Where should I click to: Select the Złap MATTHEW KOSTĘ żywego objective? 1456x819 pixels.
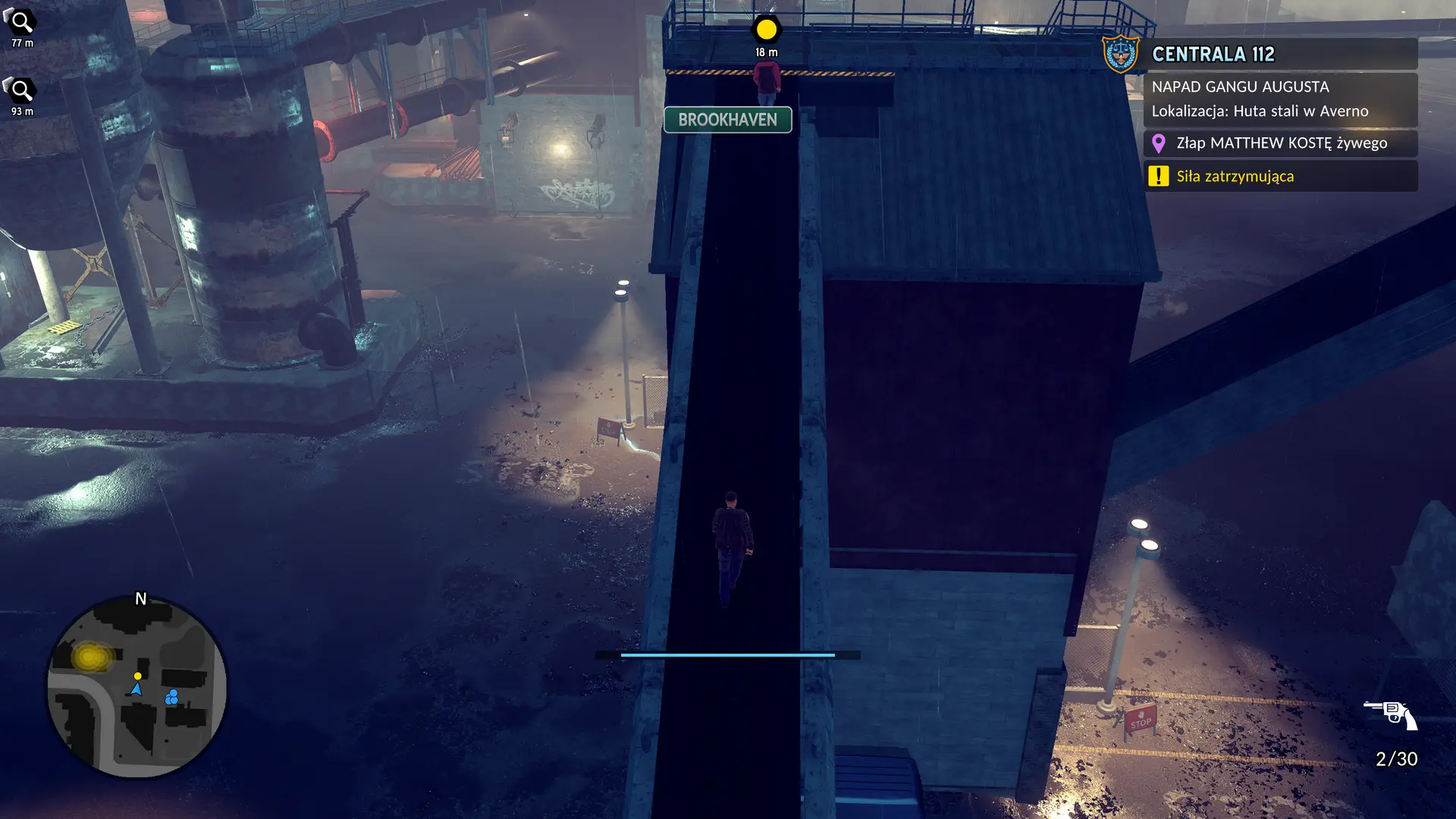[x=1280, y=143]
